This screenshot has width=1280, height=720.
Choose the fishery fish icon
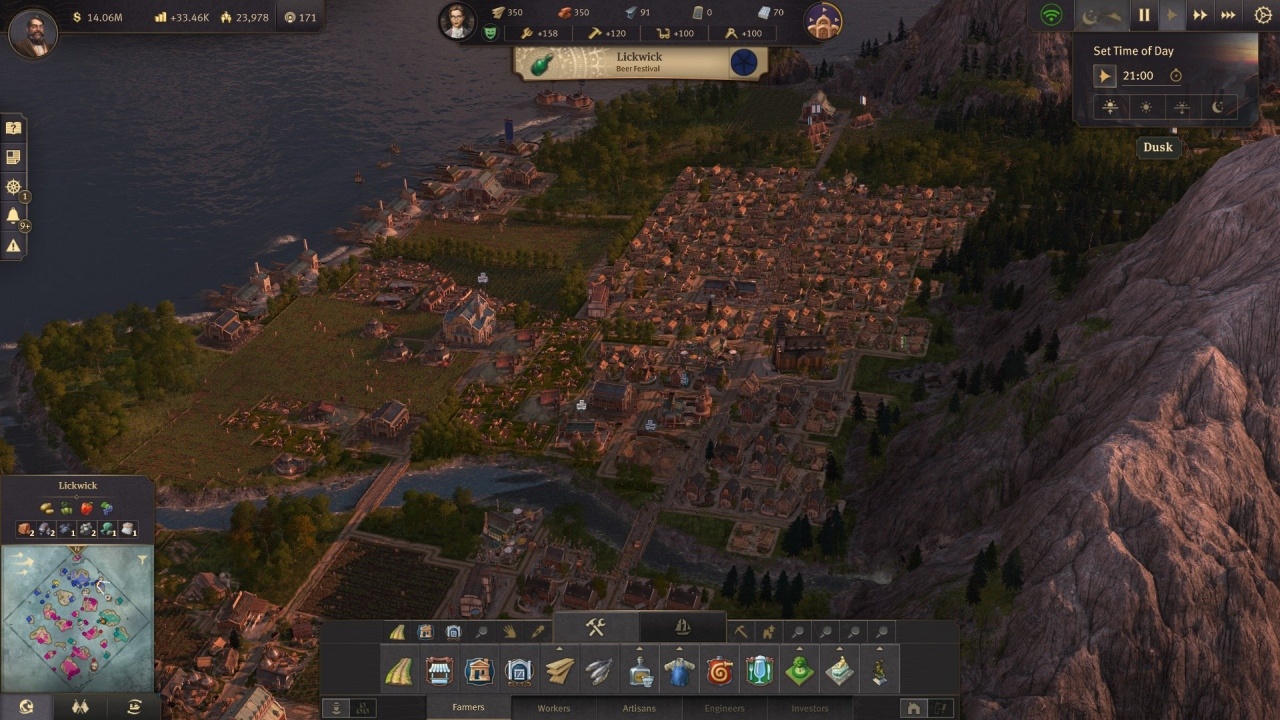tap(599, 670)
